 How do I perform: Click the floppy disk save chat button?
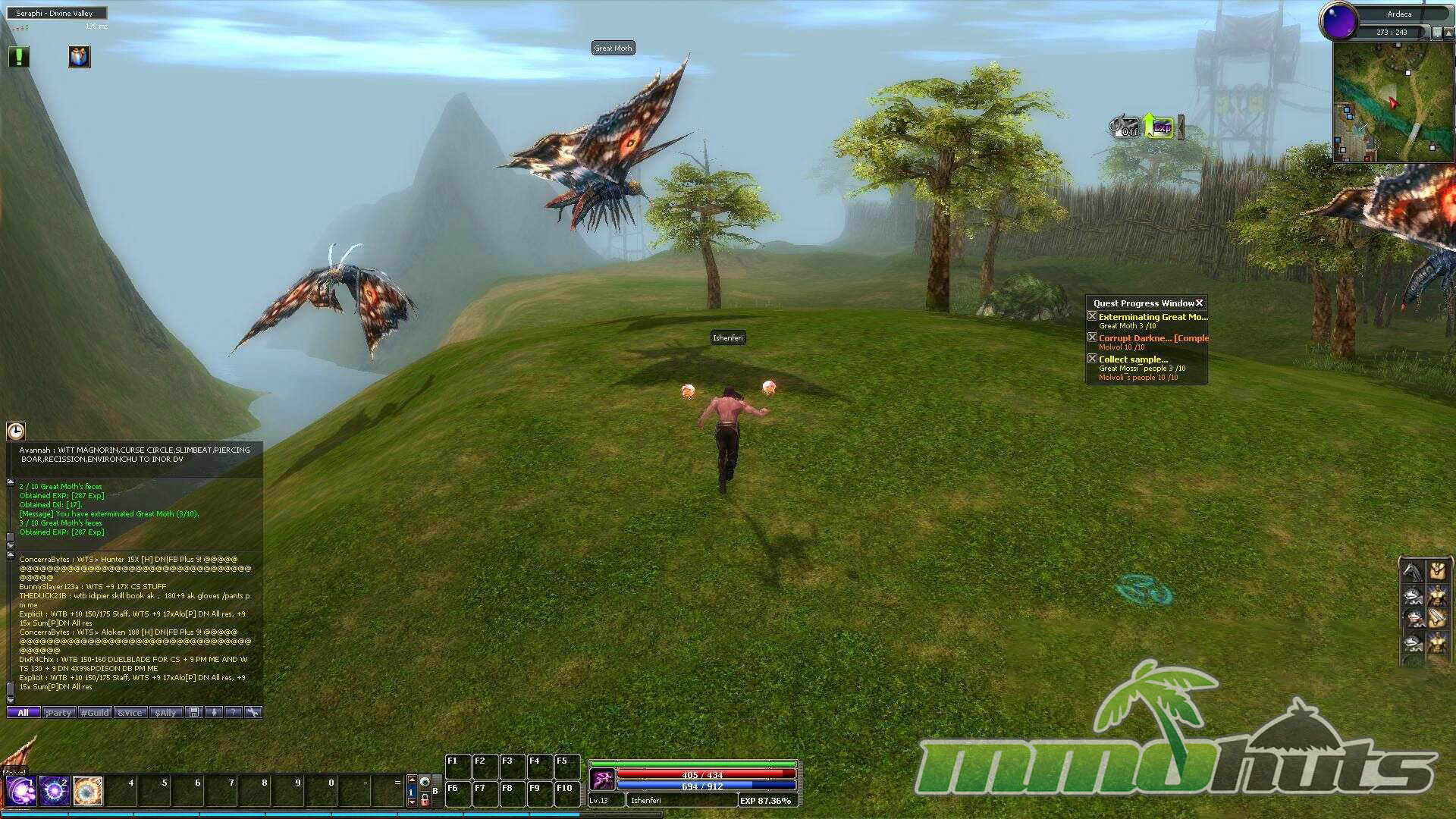tap(194, 713)
